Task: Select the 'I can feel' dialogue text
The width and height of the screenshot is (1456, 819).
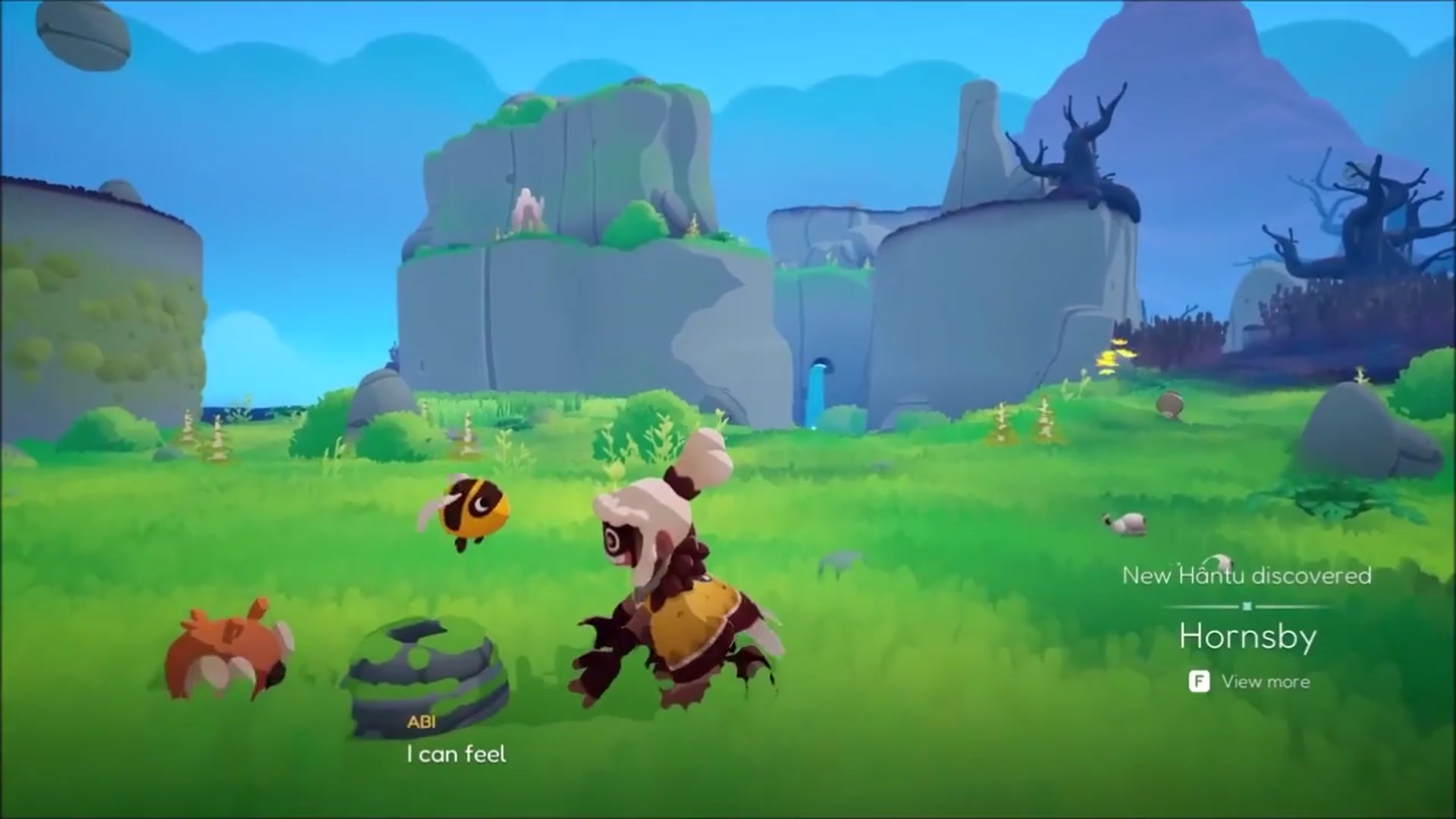Action: tap(457, 754)
